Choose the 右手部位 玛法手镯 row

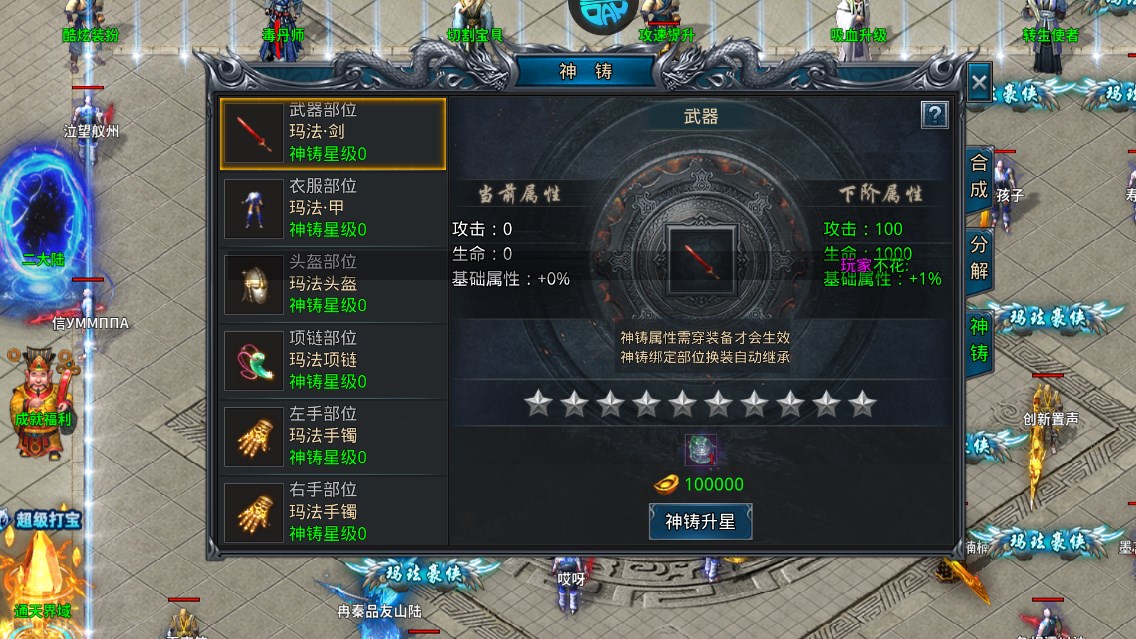coord(333,513)
